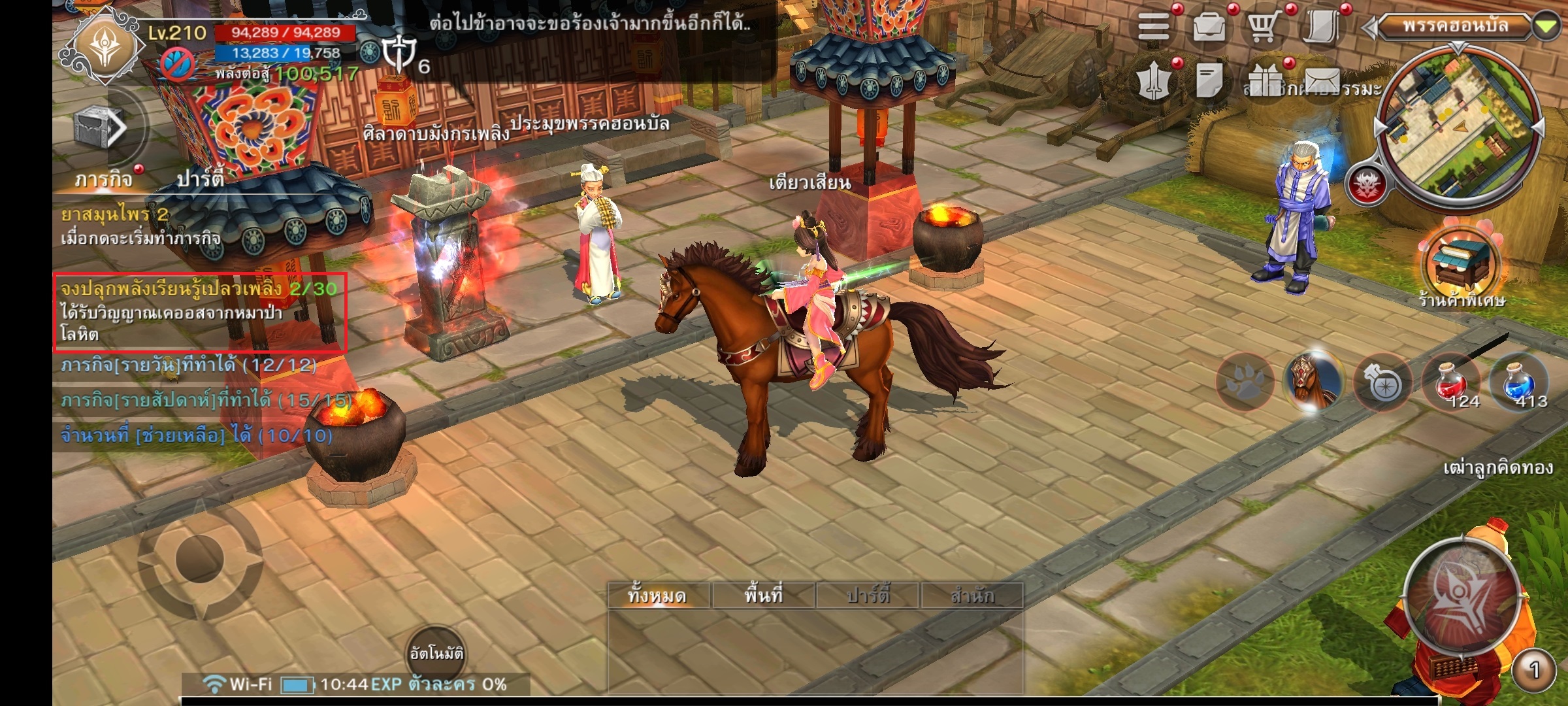Open the hamburger main menu icon
Screen dimensions: 1568x706
tap(1154, 27)
